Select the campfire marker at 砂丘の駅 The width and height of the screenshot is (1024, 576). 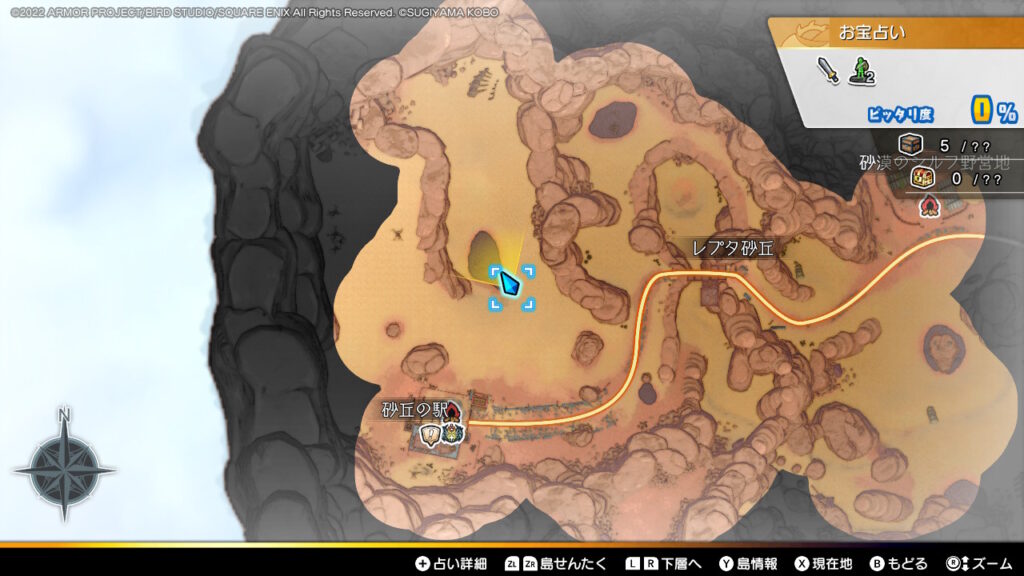click(x=453, y=410)
